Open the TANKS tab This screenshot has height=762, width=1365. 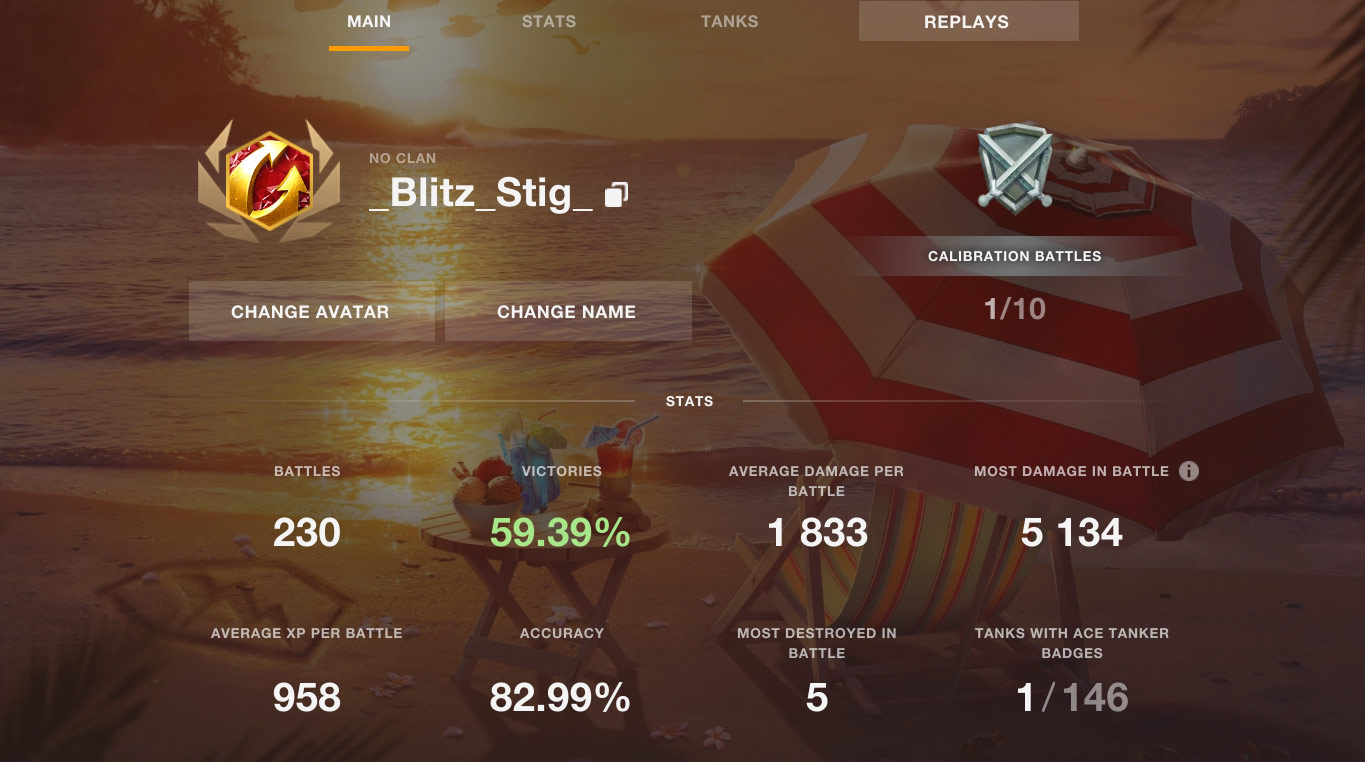[x=729, y=21]
